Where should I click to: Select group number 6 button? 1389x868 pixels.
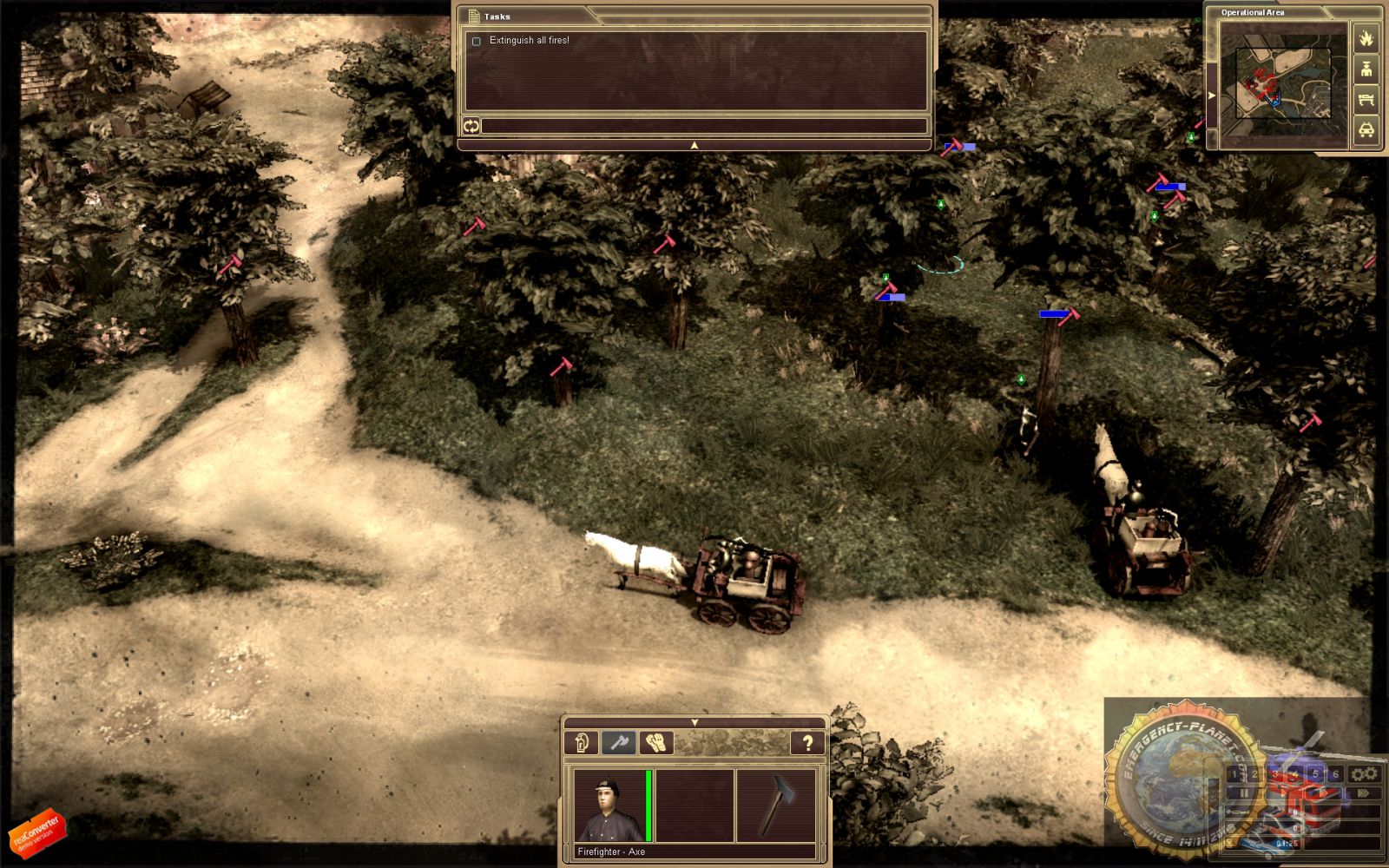click(1335, 773)
